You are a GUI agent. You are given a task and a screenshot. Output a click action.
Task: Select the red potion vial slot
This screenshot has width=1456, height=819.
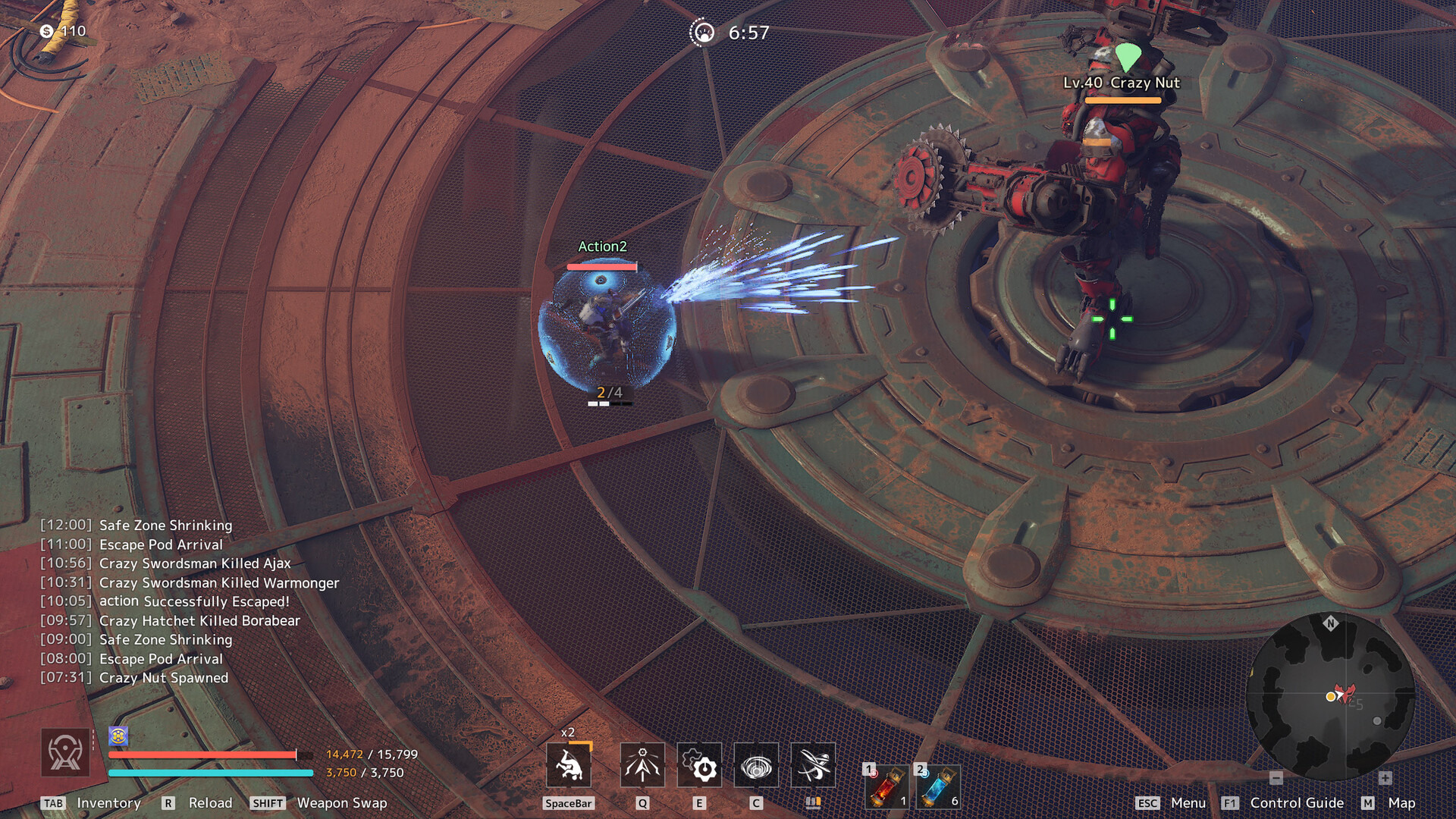tap(886, 786)
